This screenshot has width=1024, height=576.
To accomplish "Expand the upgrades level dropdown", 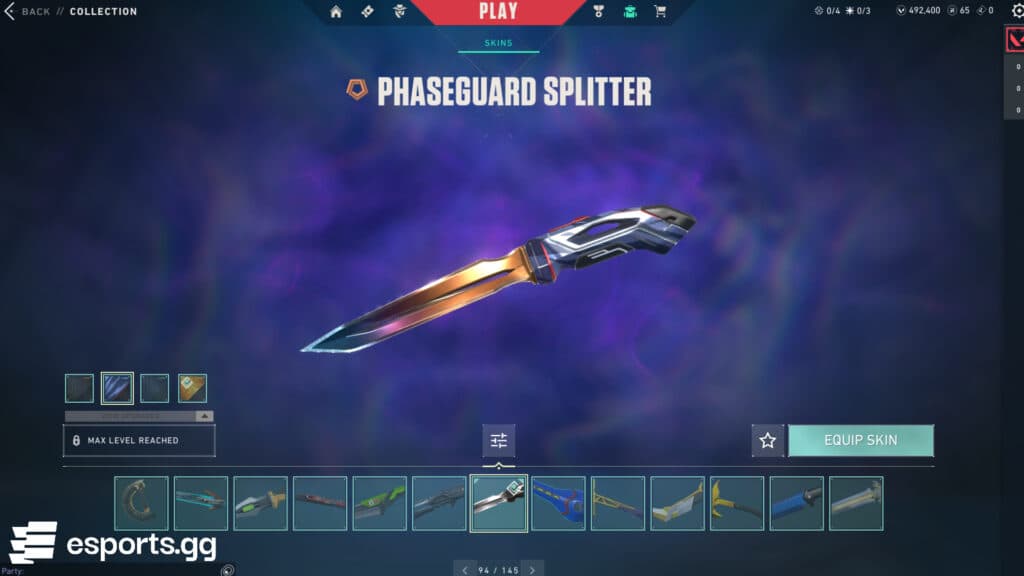I will (x=204, y=416).
